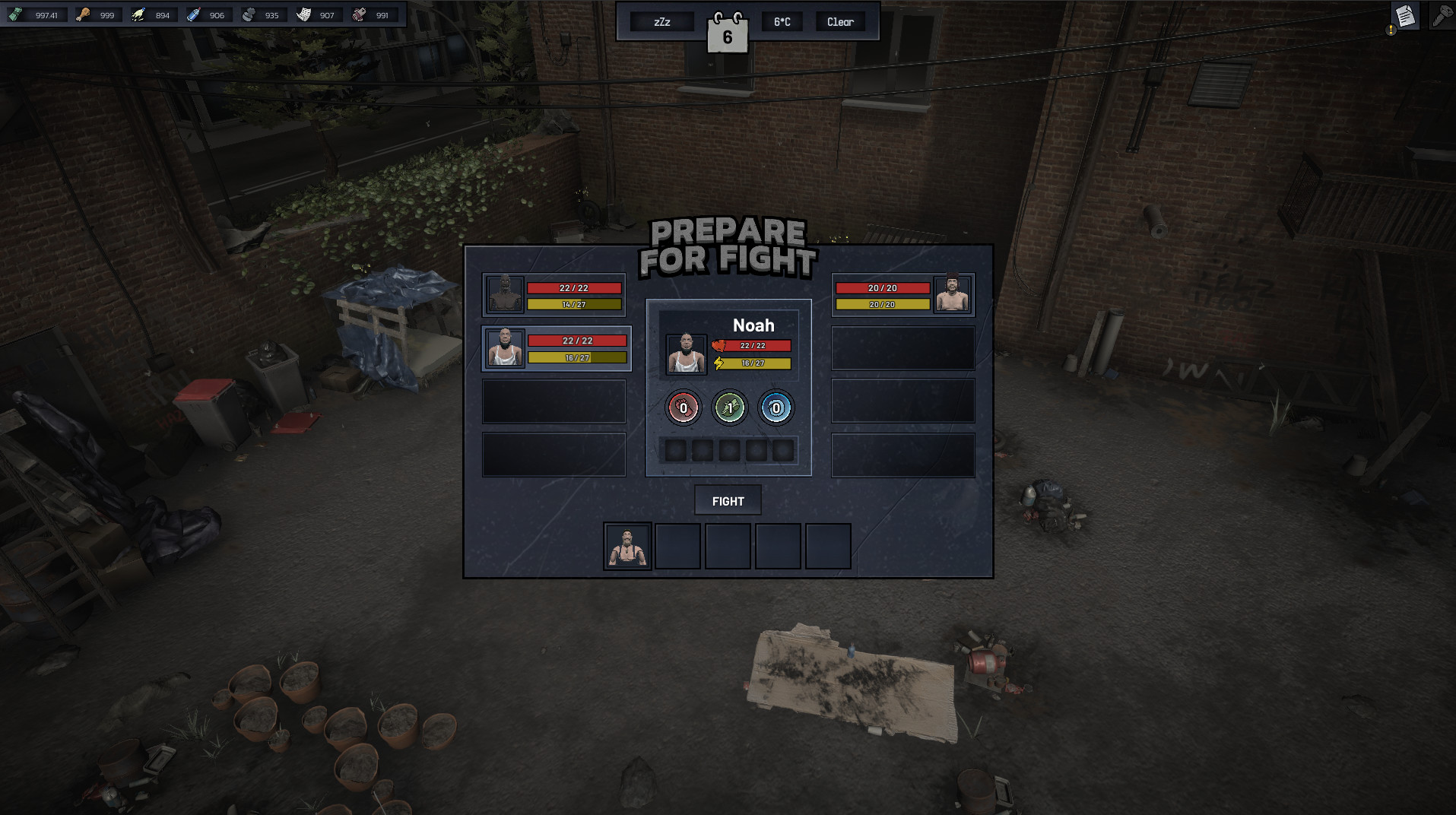Open the notes journal icon
The height and width of the screenshot is (815, 1456).
1404,15
